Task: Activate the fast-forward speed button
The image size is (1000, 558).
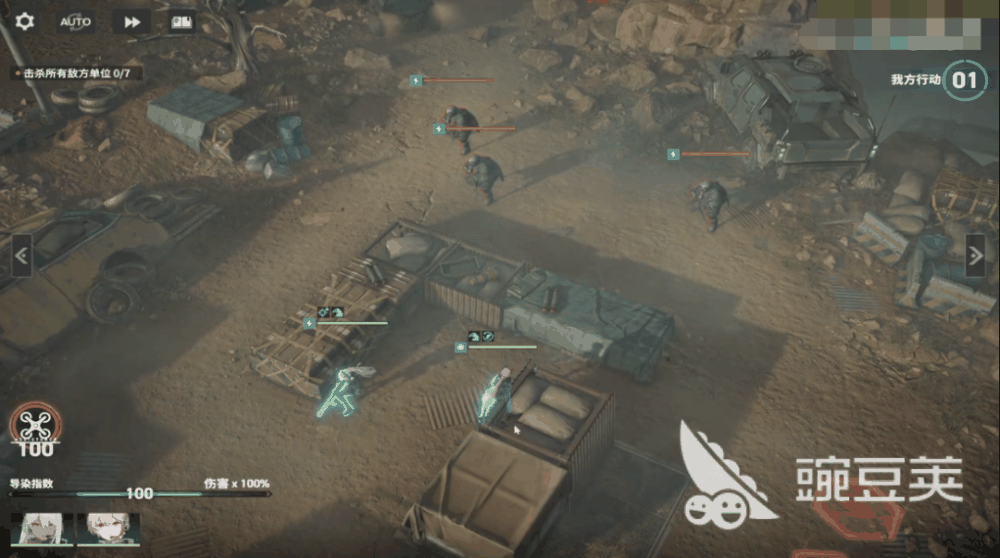Action: (131, 21)
